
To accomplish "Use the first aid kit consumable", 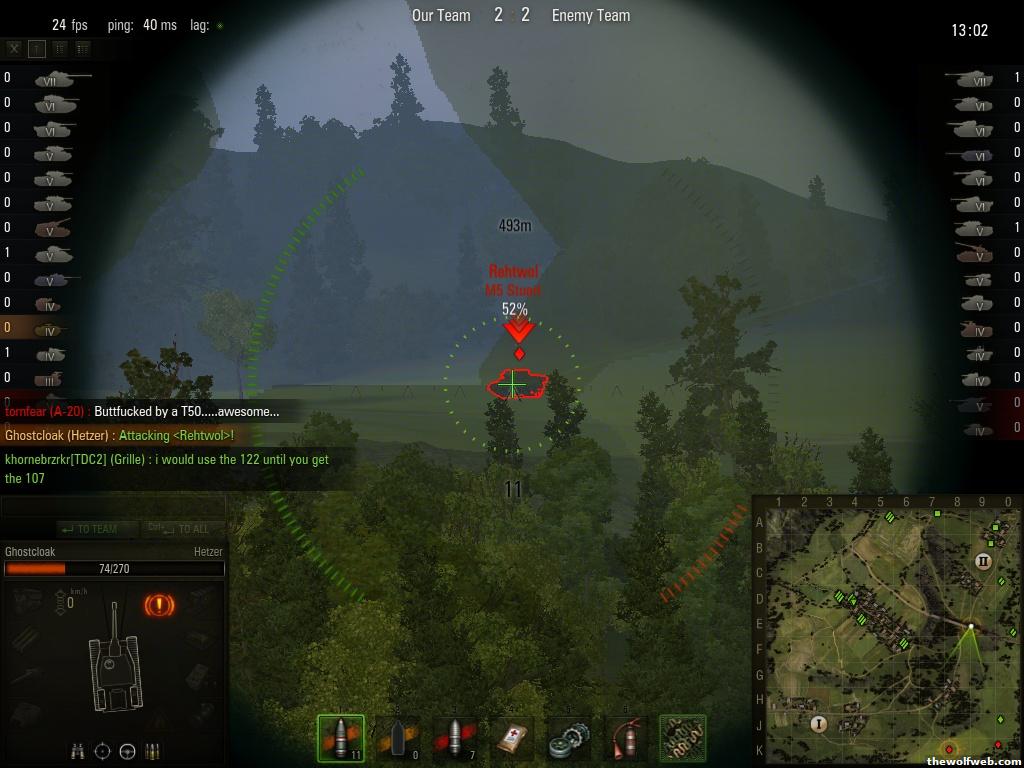I will (512, 740).
